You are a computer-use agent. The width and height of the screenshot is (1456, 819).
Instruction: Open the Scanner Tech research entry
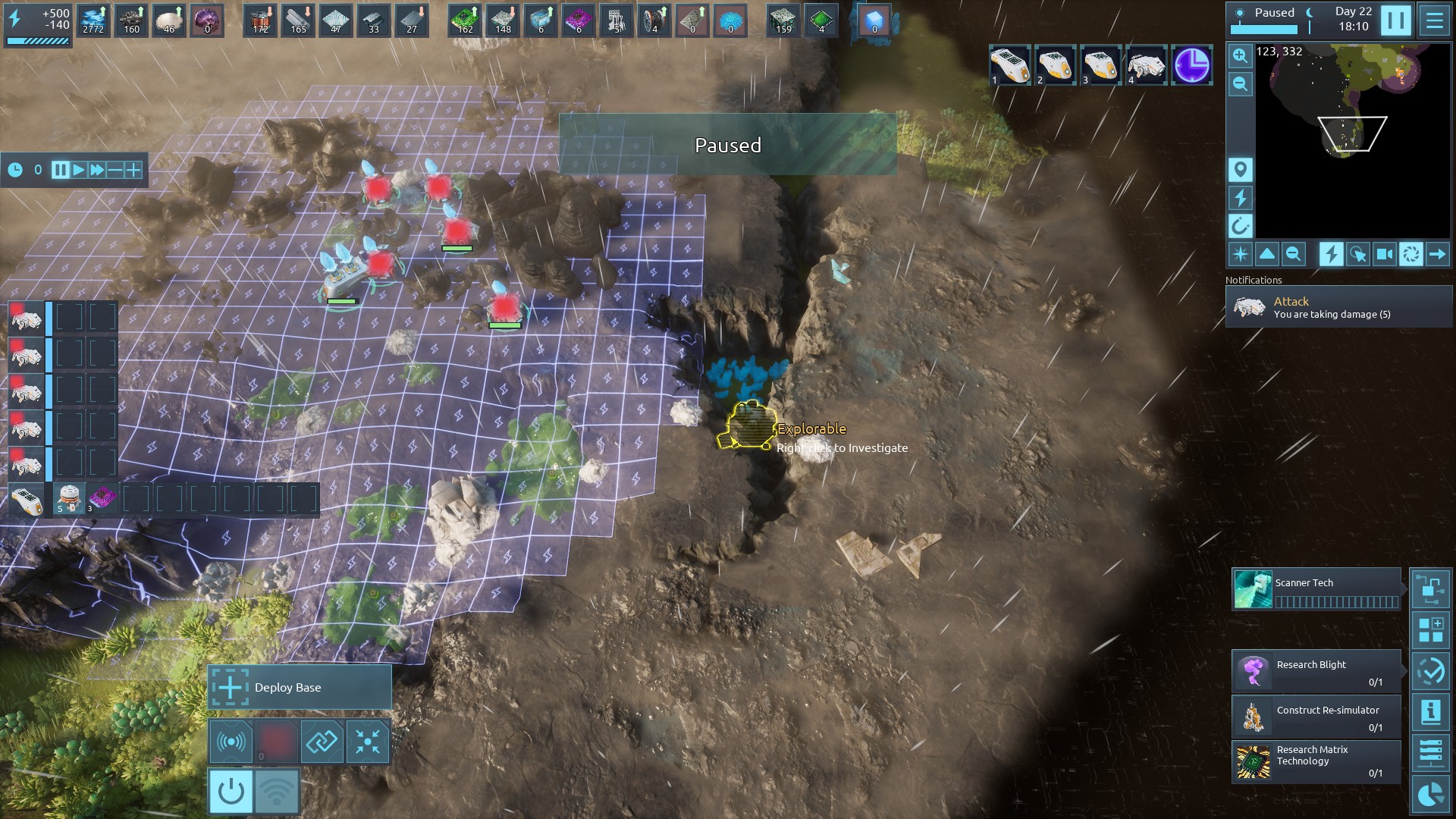click(1316, 590)
